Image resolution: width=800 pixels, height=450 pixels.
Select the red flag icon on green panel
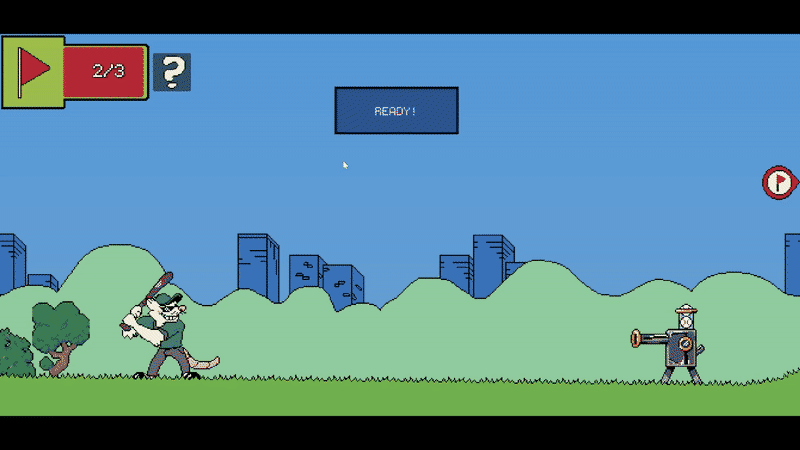click(33, 71)
